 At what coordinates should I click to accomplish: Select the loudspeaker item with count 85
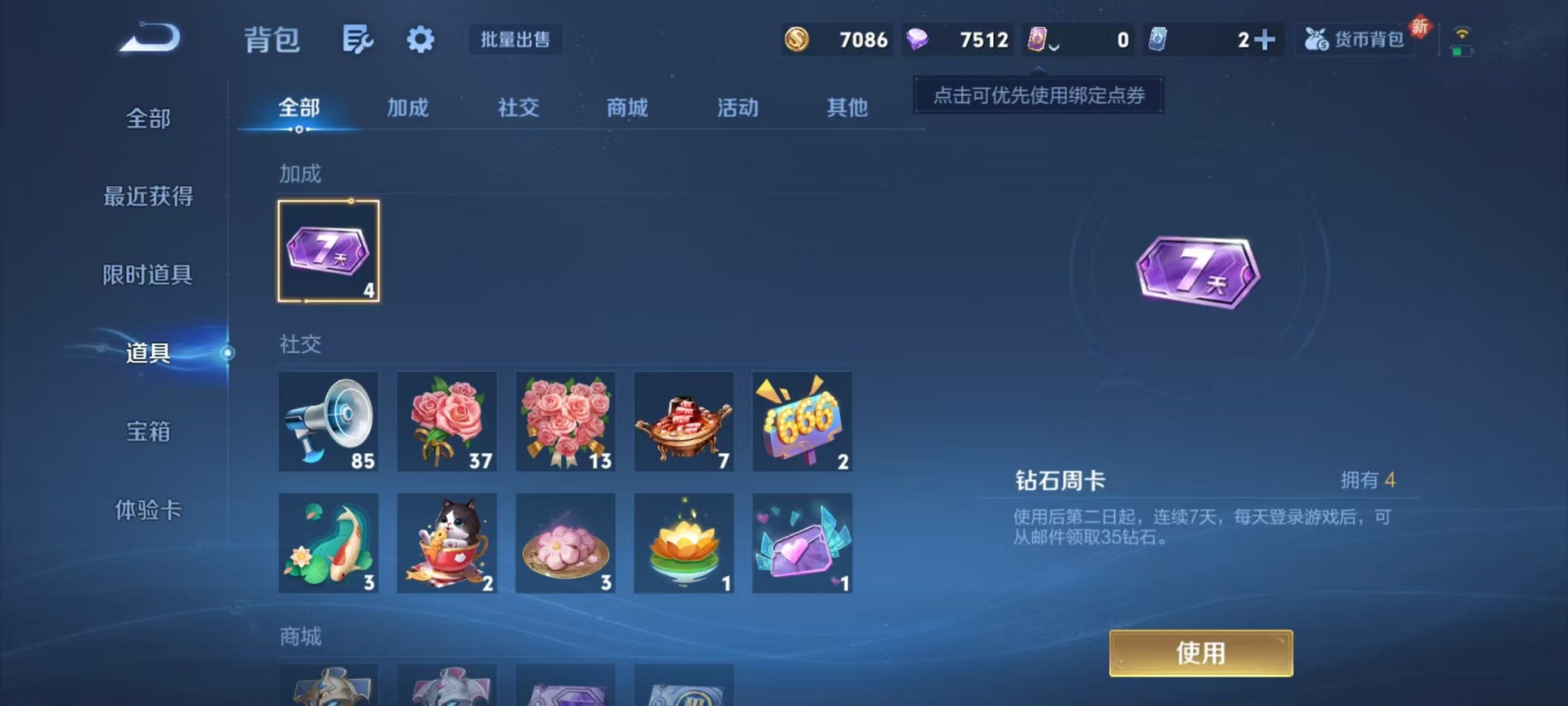pos(328,421)
